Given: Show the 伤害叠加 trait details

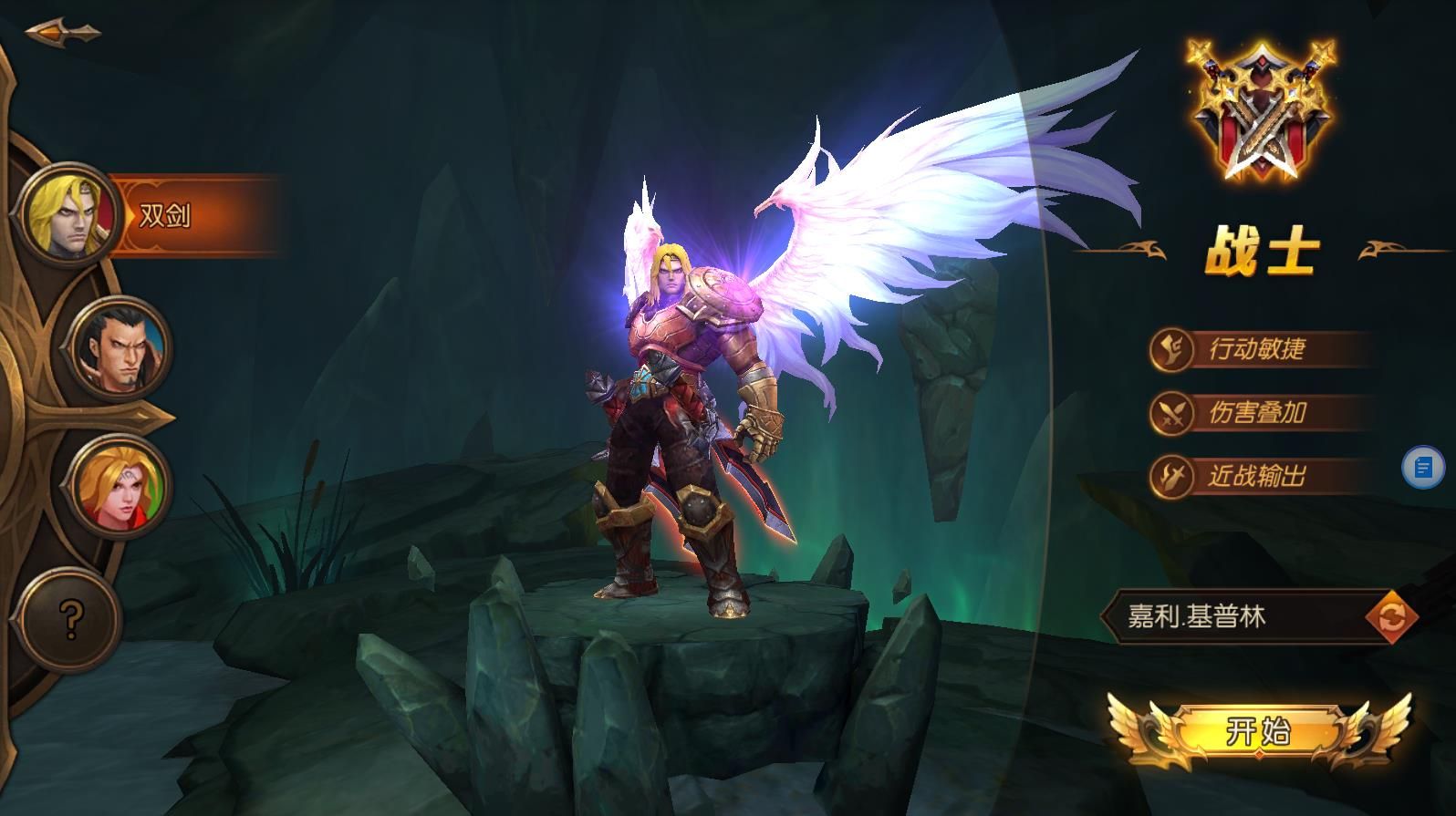Looking at the screenshot, I should click(x=1257, y=413).
